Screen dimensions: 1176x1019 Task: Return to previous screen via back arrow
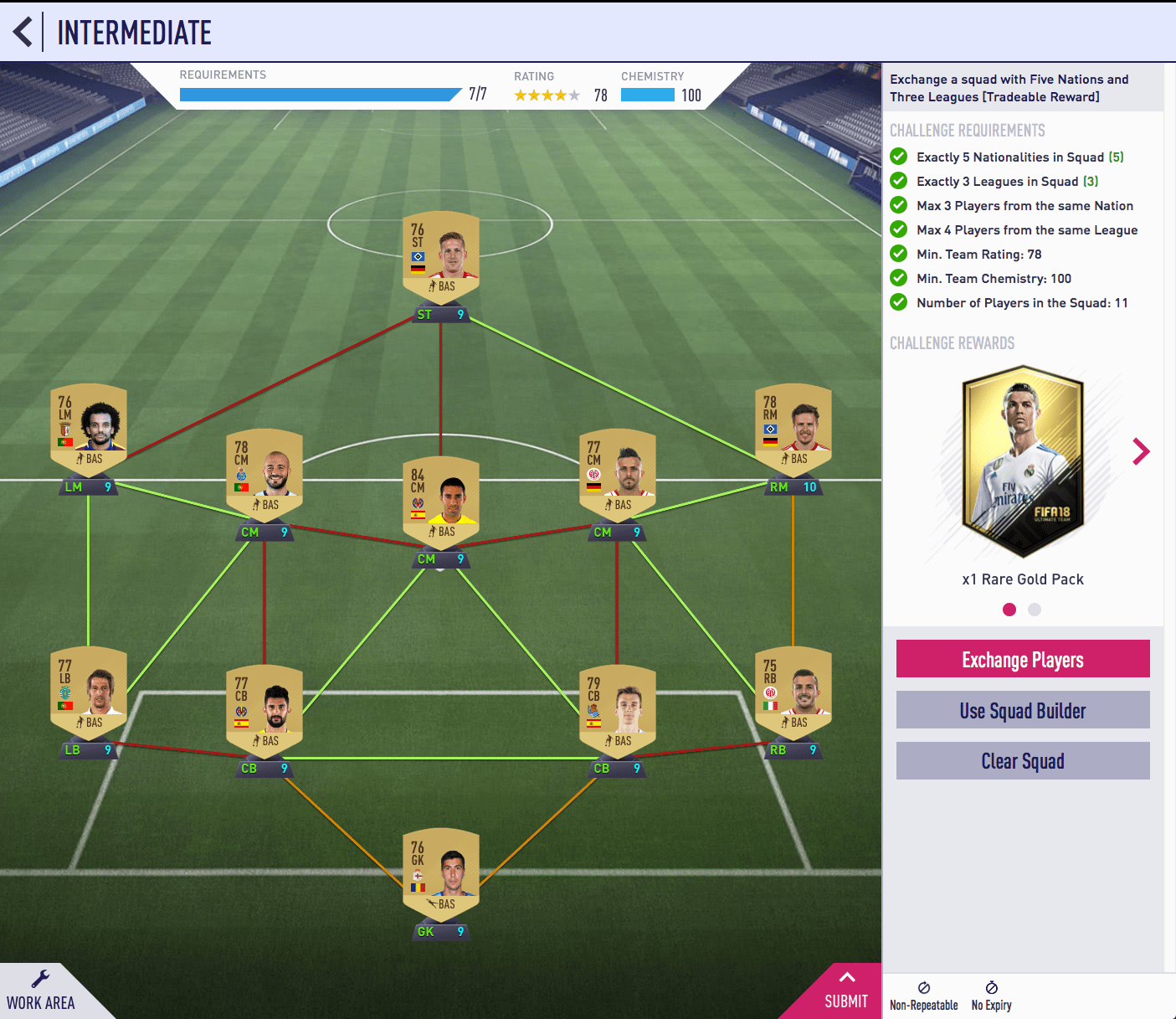[x=23, y=32]
